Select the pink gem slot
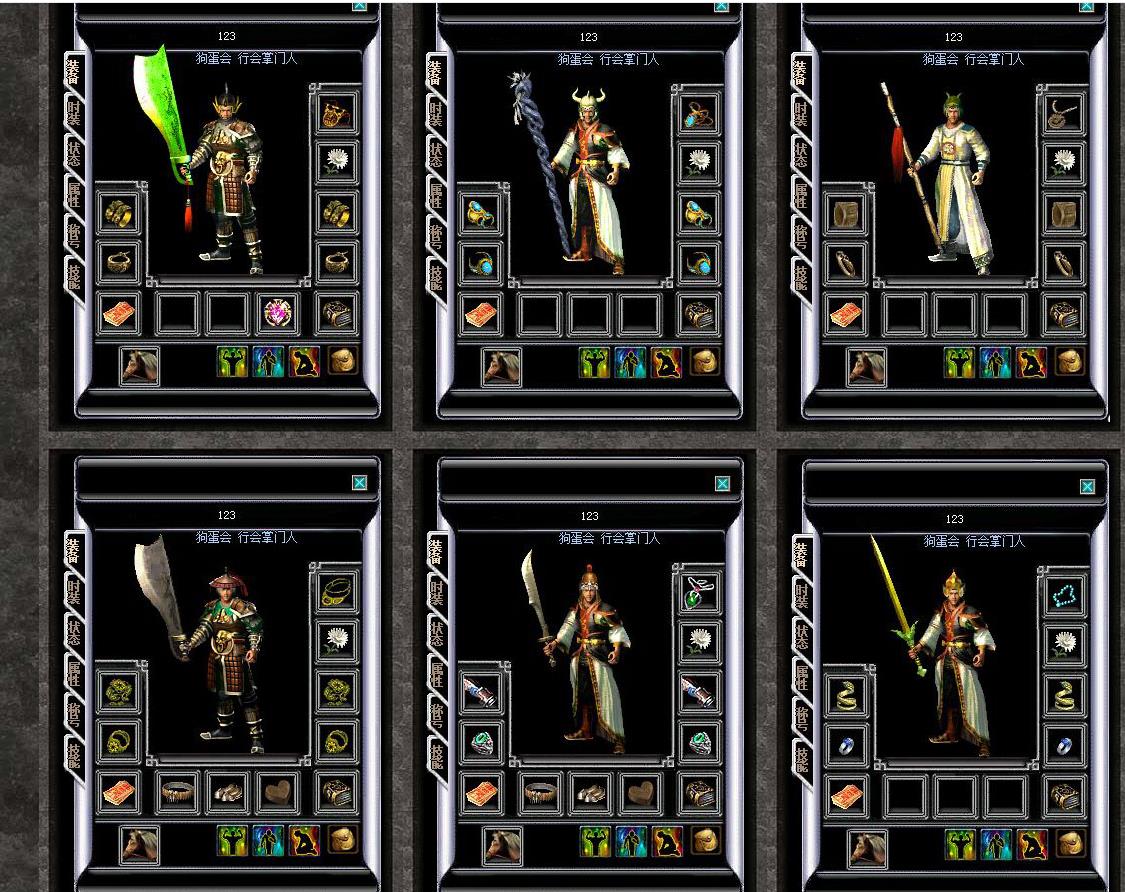 [x=278, y=314]
